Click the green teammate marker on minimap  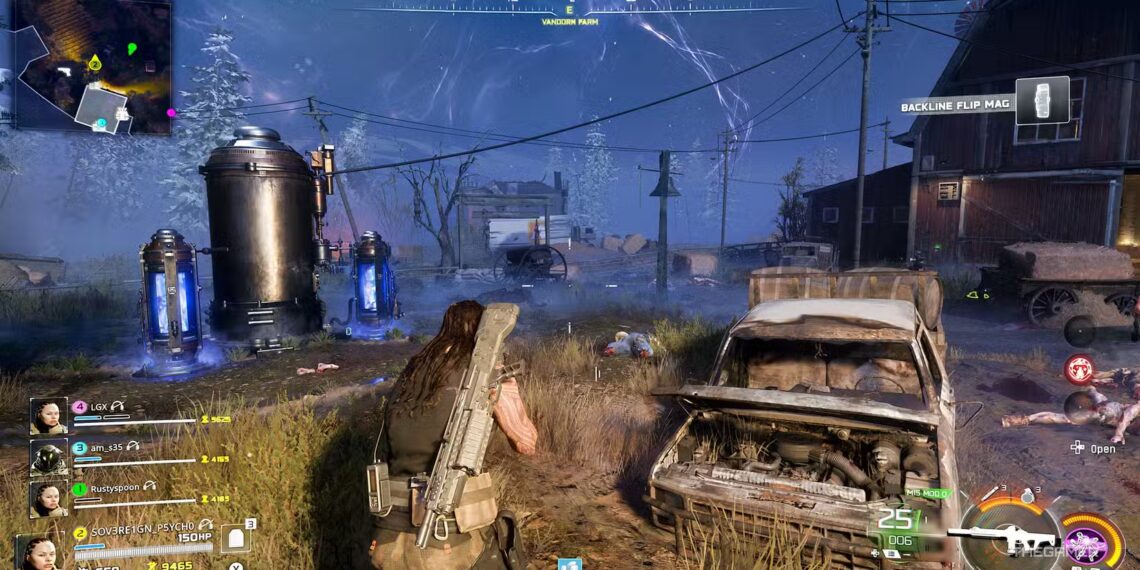[x=132, y=48]
